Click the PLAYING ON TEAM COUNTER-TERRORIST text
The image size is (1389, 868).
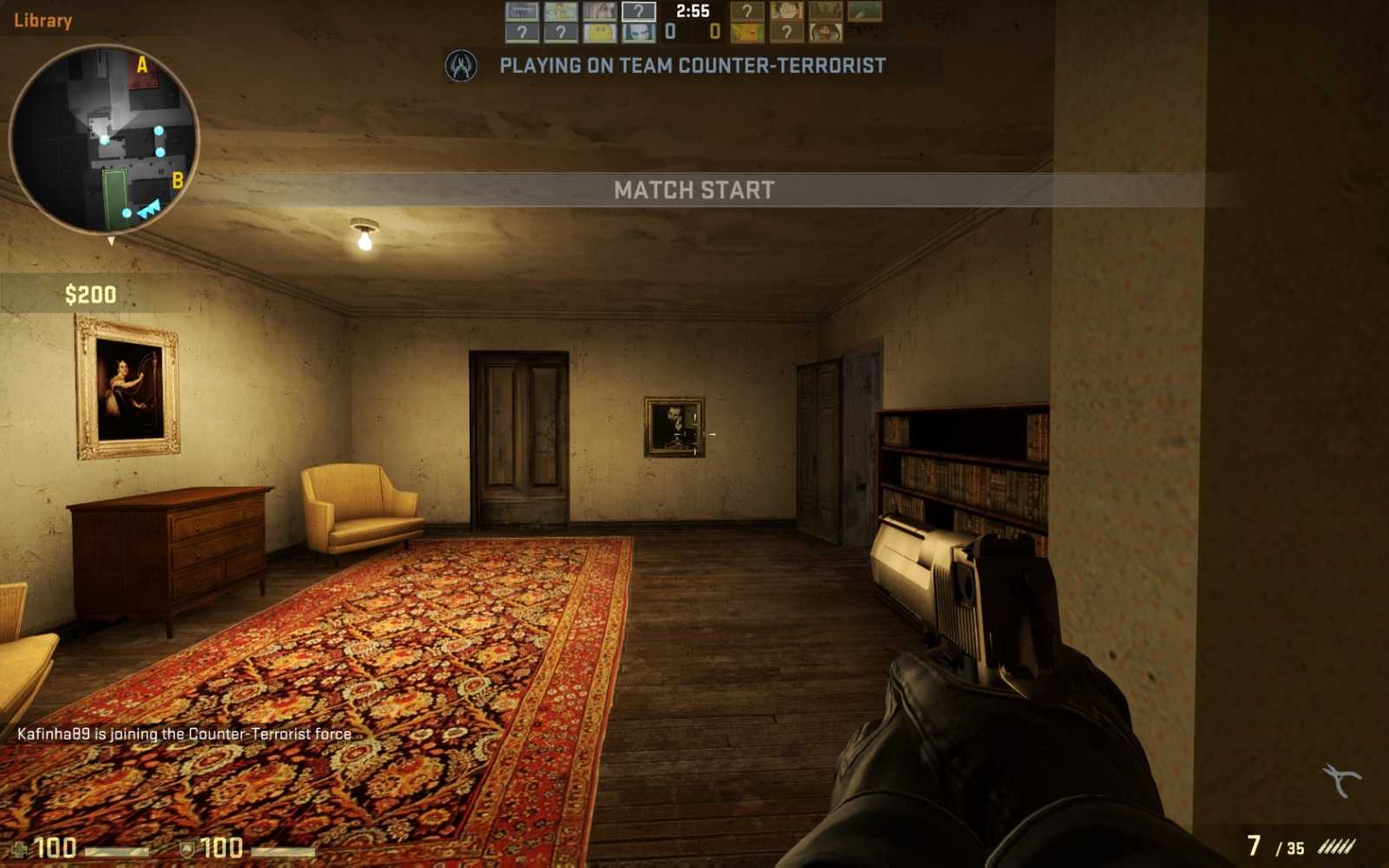pyautogui.click(x=691, y=65)
